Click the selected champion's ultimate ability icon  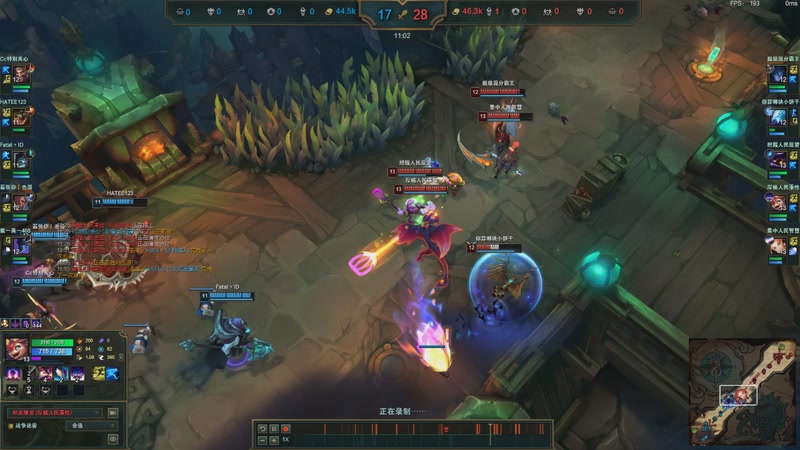(x=75, y=373)
